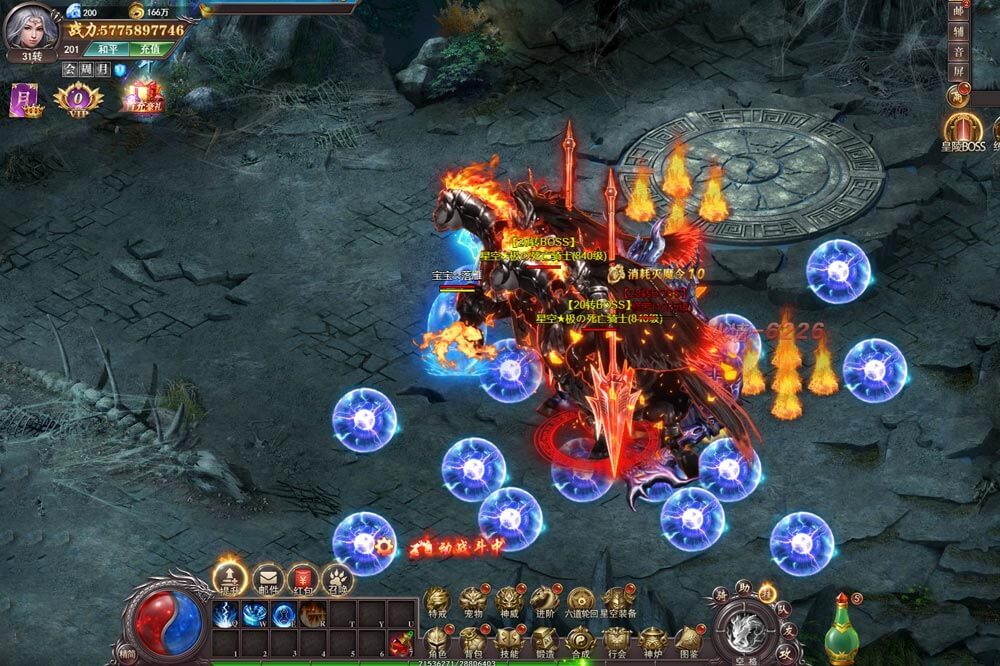The height and width of the screenshot is (666, 1000).
Task: Use the green potion bottle
Action: click(842, 631)
